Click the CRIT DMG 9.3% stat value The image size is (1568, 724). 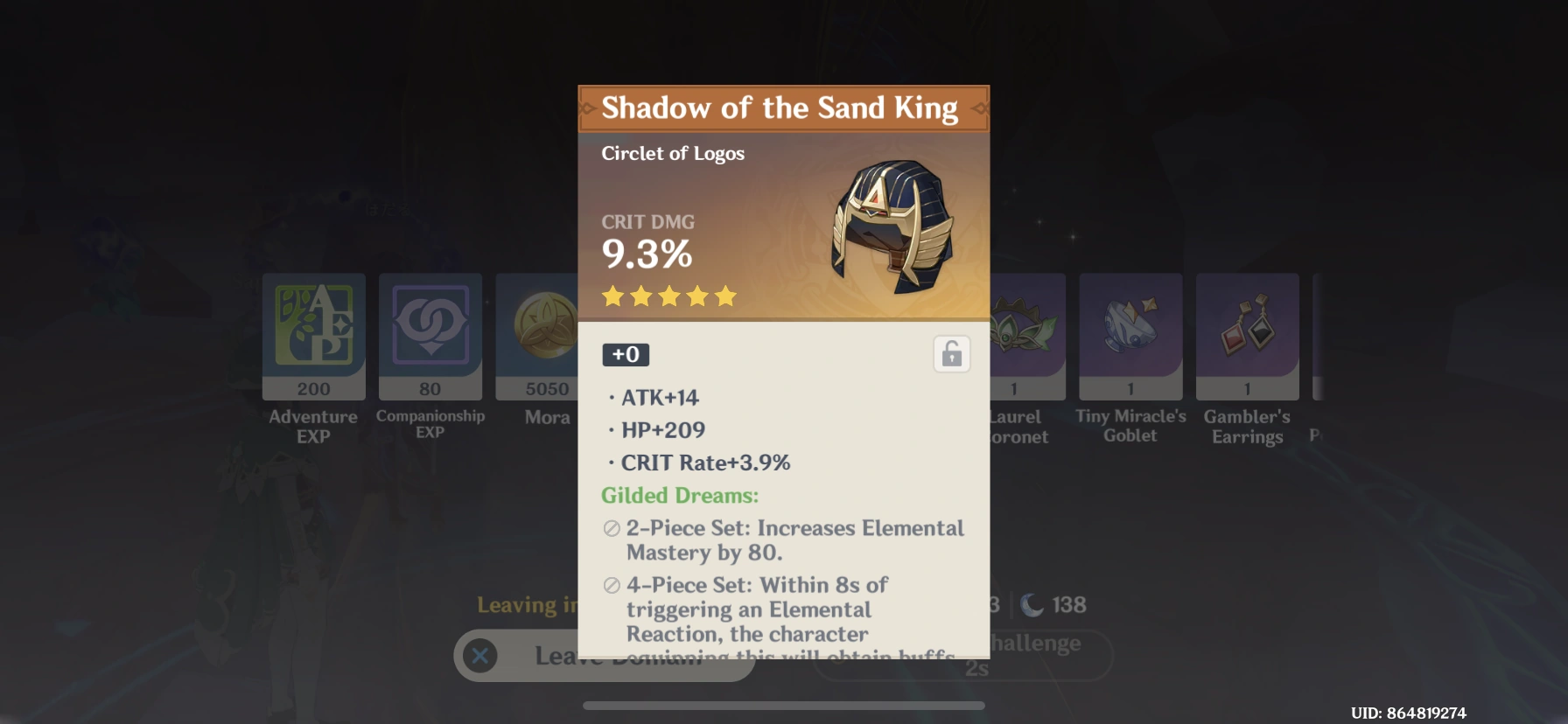[645, 254]
